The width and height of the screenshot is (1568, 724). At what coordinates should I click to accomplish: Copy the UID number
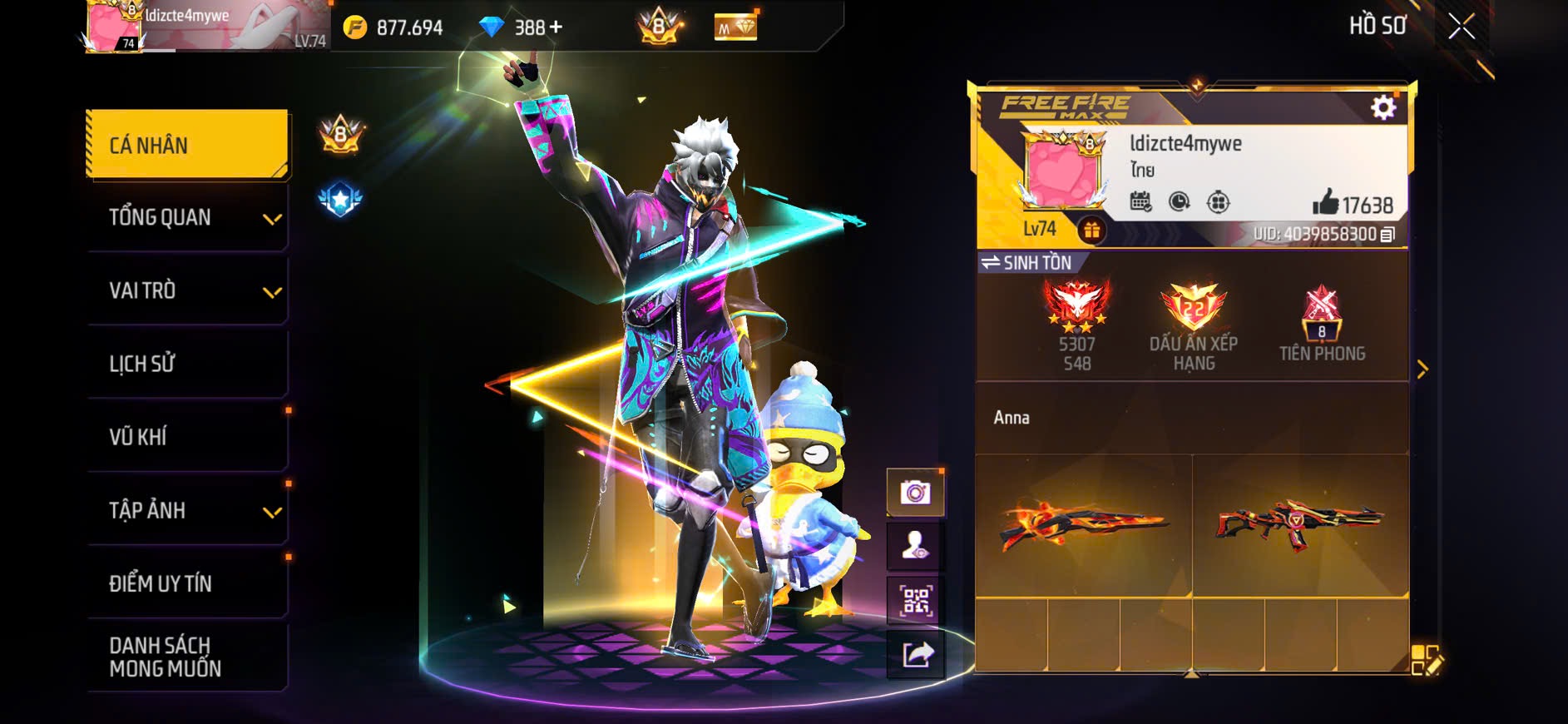point(1387,235)
